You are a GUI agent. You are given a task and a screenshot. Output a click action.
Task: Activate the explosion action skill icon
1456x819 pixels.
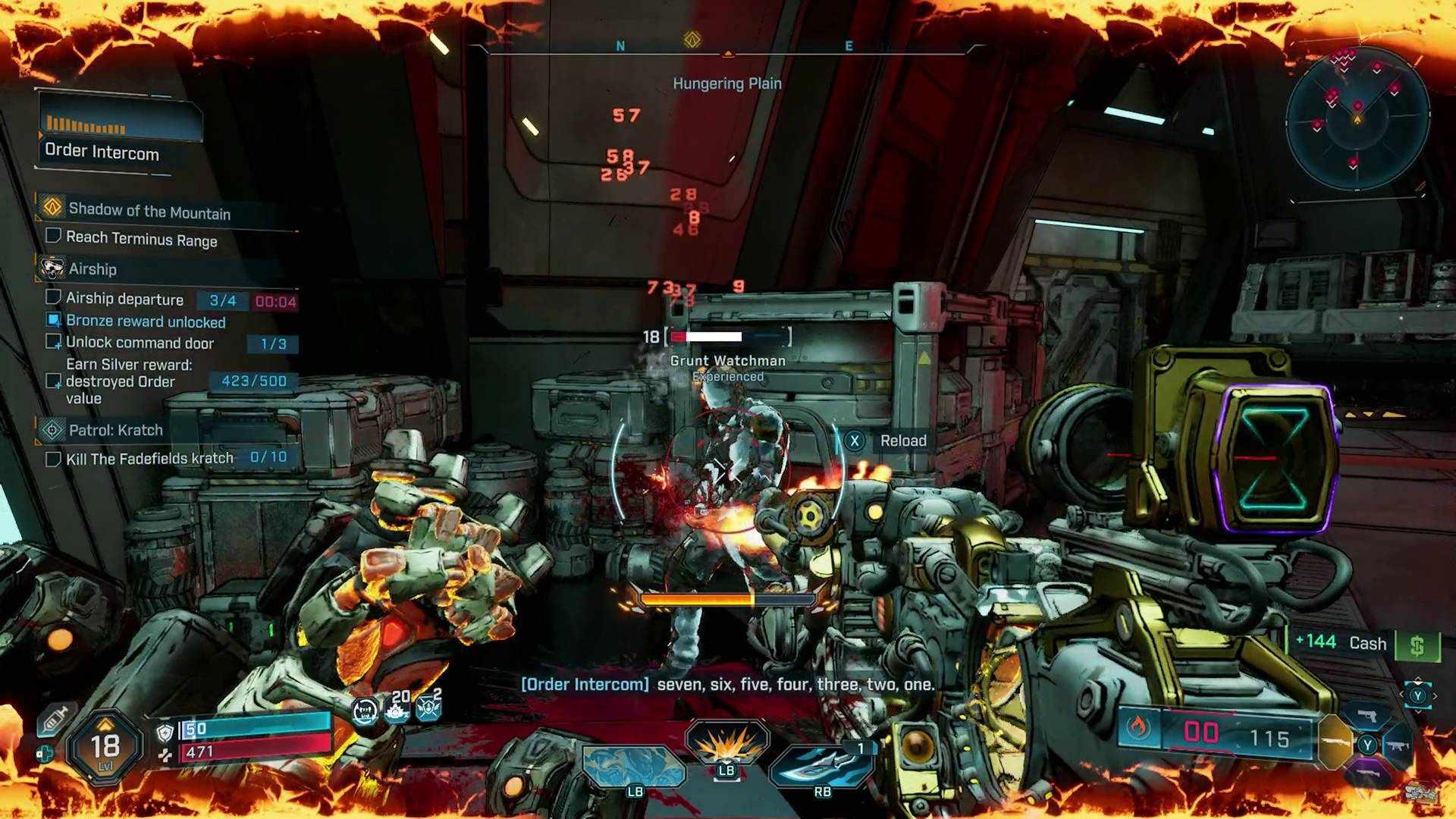click(726, 743)
